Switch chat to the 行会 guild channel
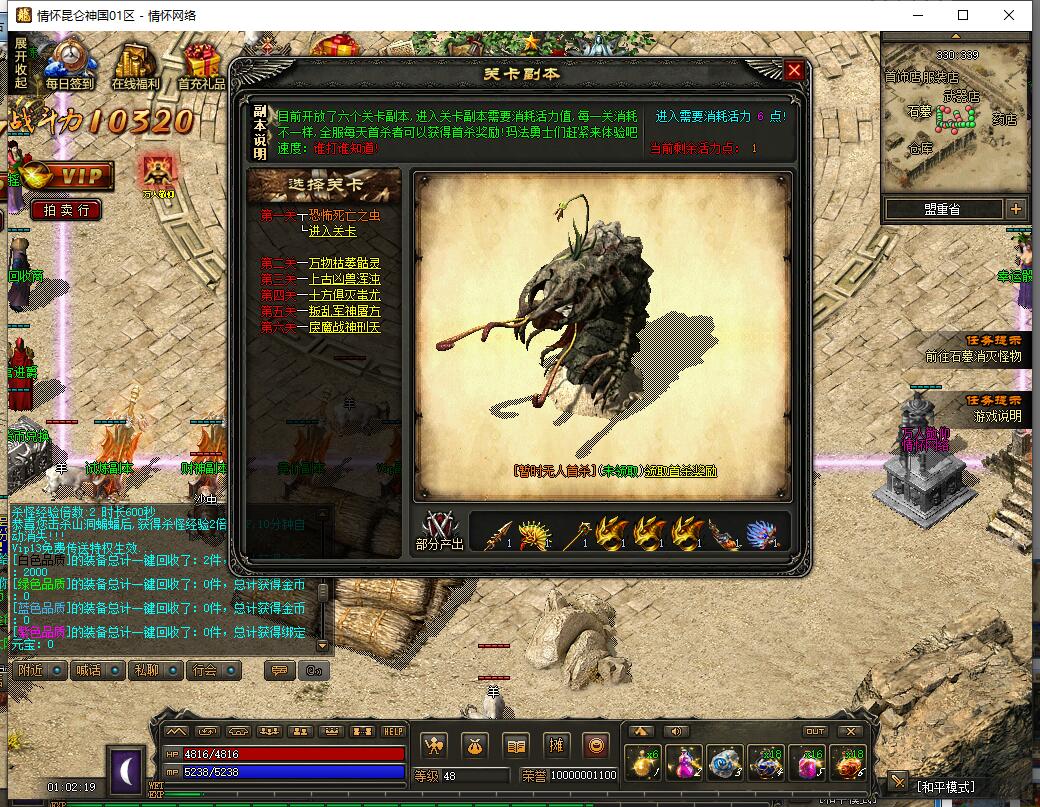Image resolution: width=1040 pixels, height=807 pixels. coord(212,670)
